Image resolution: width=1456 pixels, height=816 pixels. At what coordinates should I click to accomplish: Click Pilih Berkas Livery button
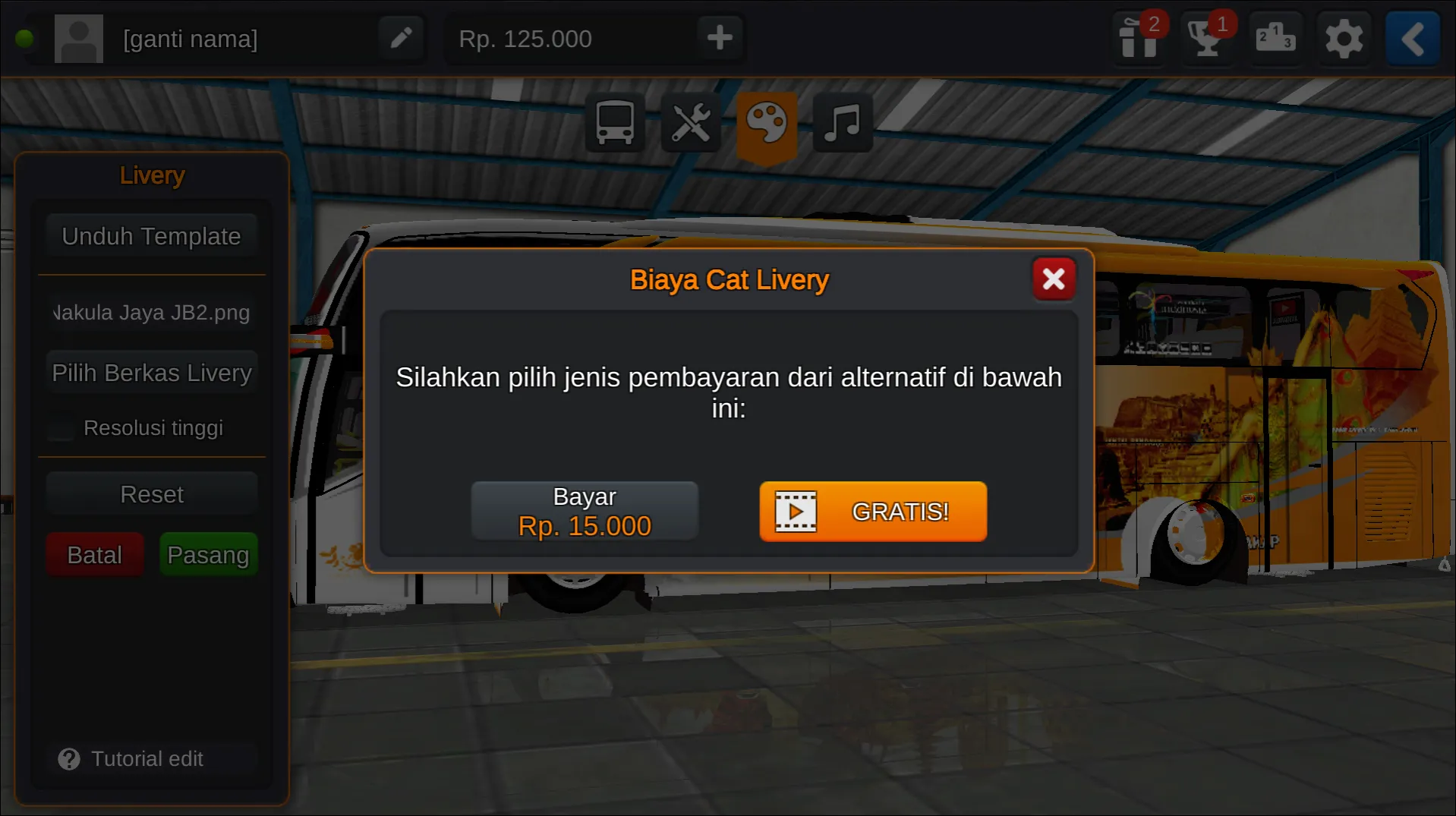(x=151, y=372)
